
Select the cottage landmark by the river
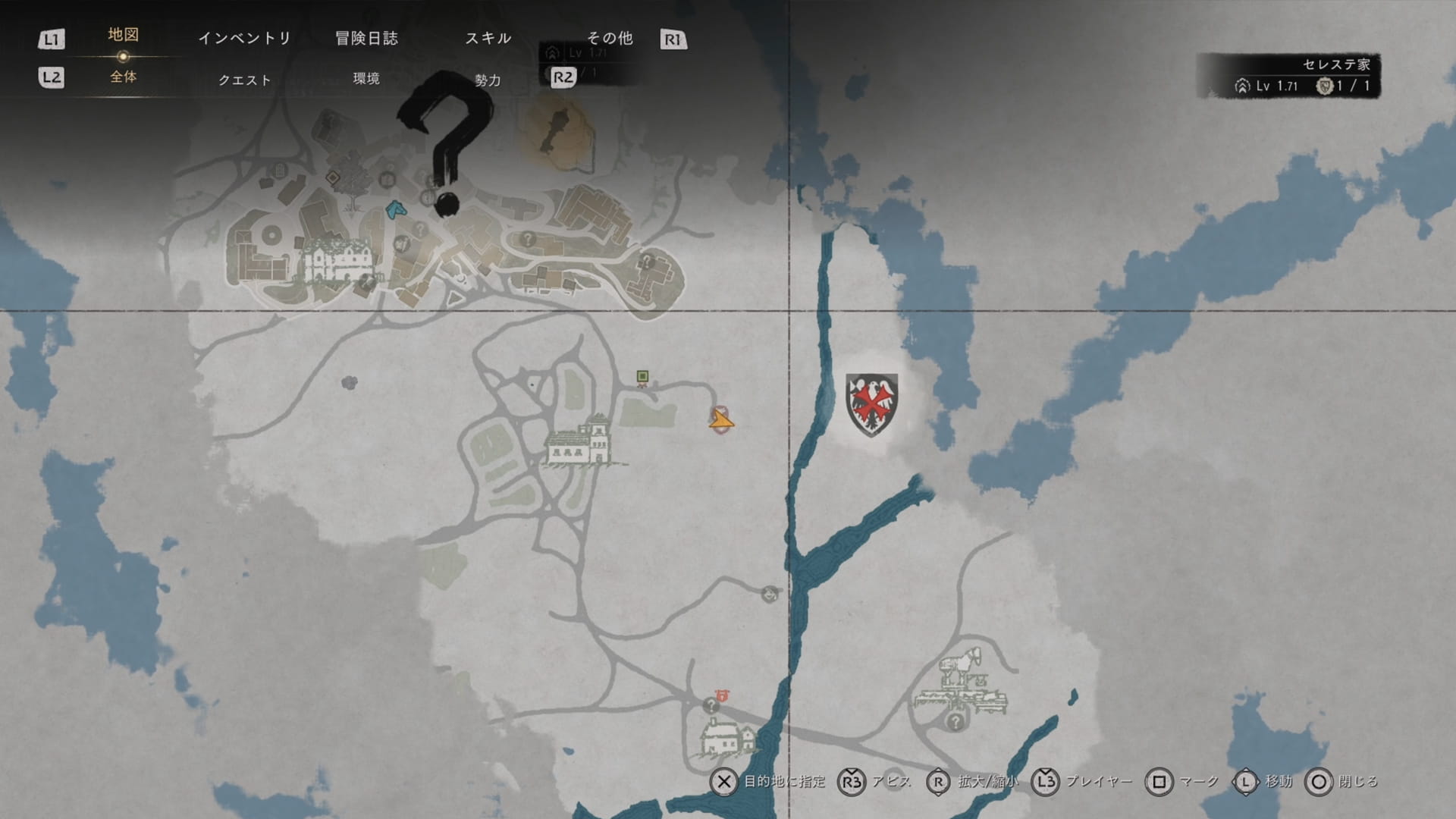[727, 737]
